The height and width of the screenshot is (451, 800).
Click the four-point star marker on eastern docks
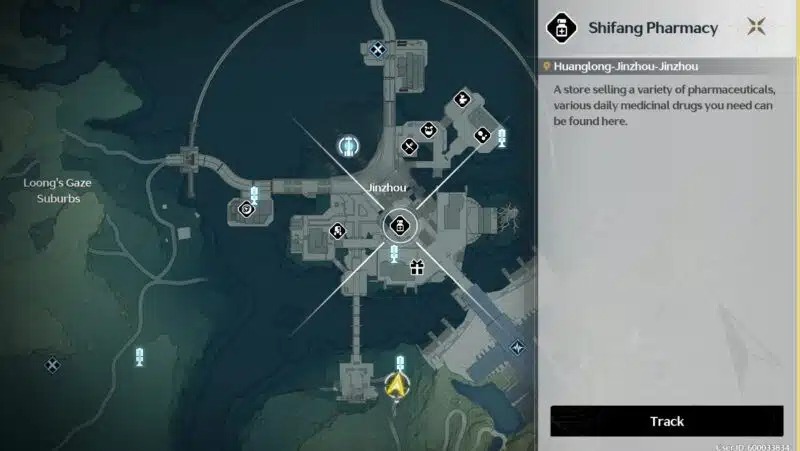pyautogui.click(x=517, y=347)
